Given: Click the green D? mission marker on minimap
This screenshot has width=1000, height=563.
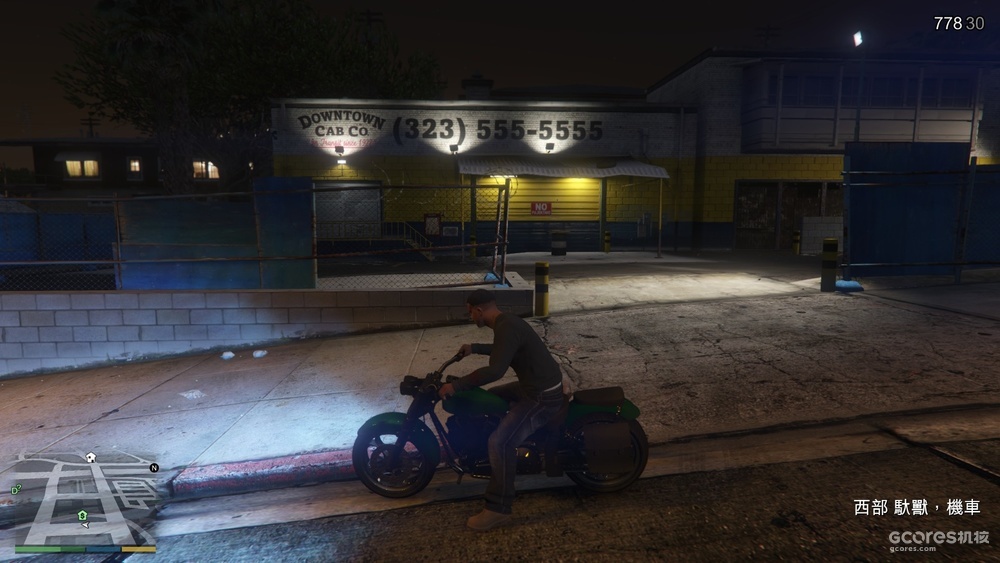Looking at the screenshot, I should click(x=16, y=488).
